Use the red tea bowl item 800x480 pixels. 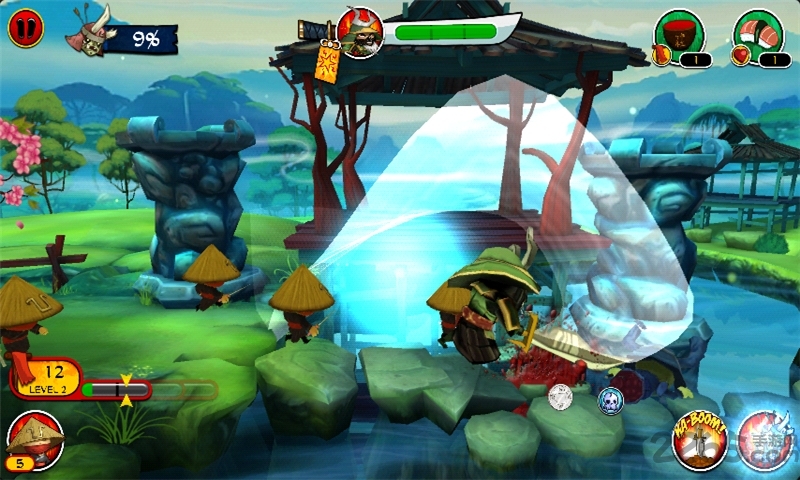pyautogui.click(x=680, y=32)
